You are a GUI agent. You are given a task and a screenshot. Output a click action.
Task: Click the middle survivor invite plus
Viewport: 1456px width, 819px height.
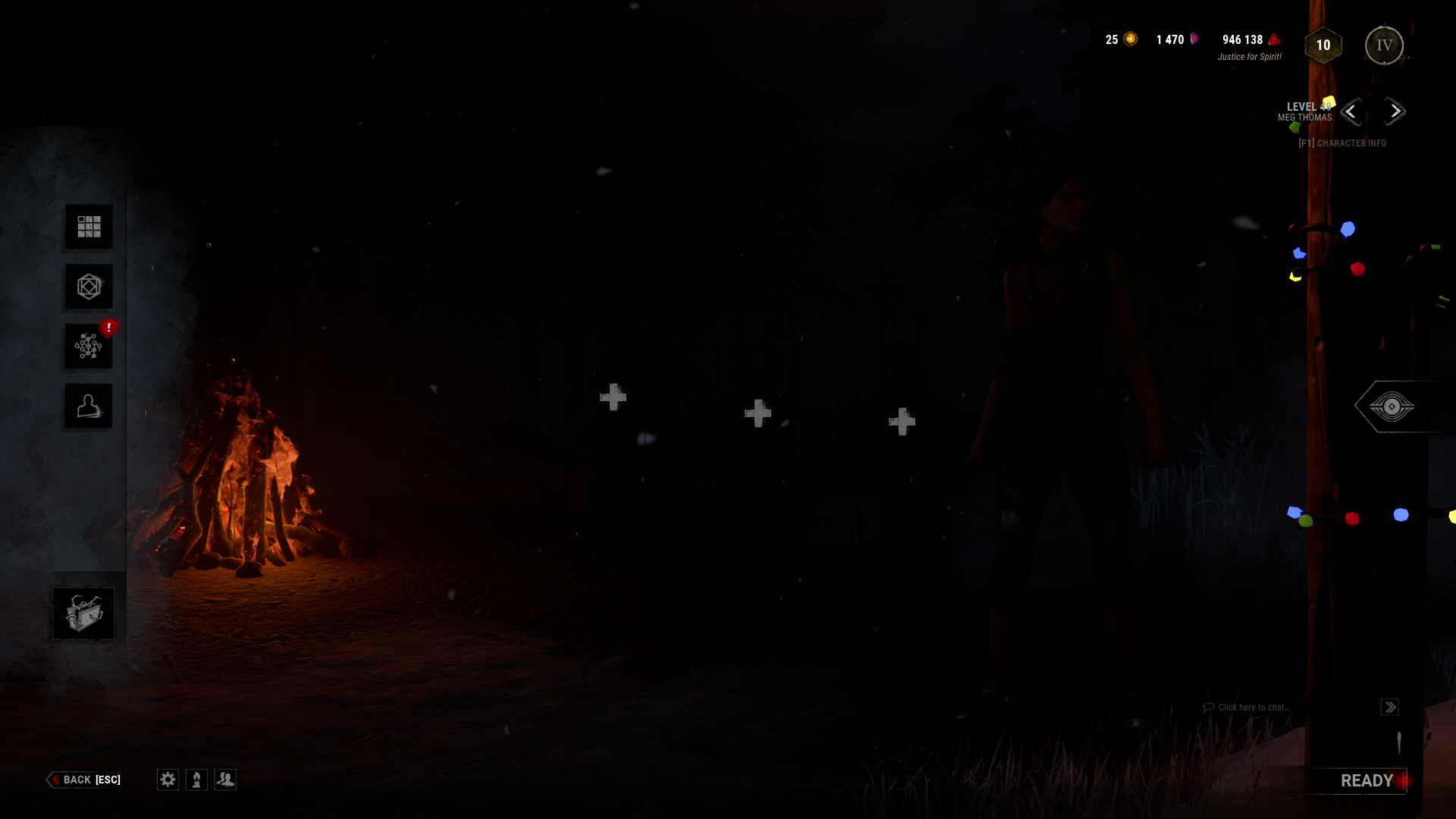pos(756,413)
